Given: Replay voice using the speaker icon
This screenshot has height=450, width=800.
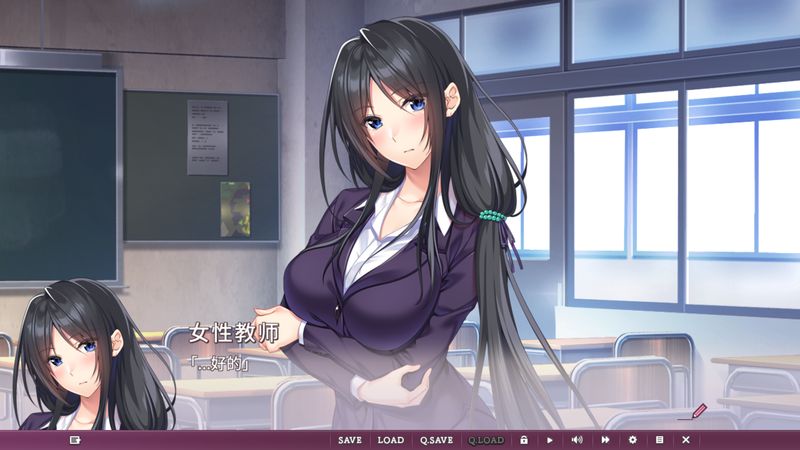Looking at the screenshot, I should coord(577,440).
